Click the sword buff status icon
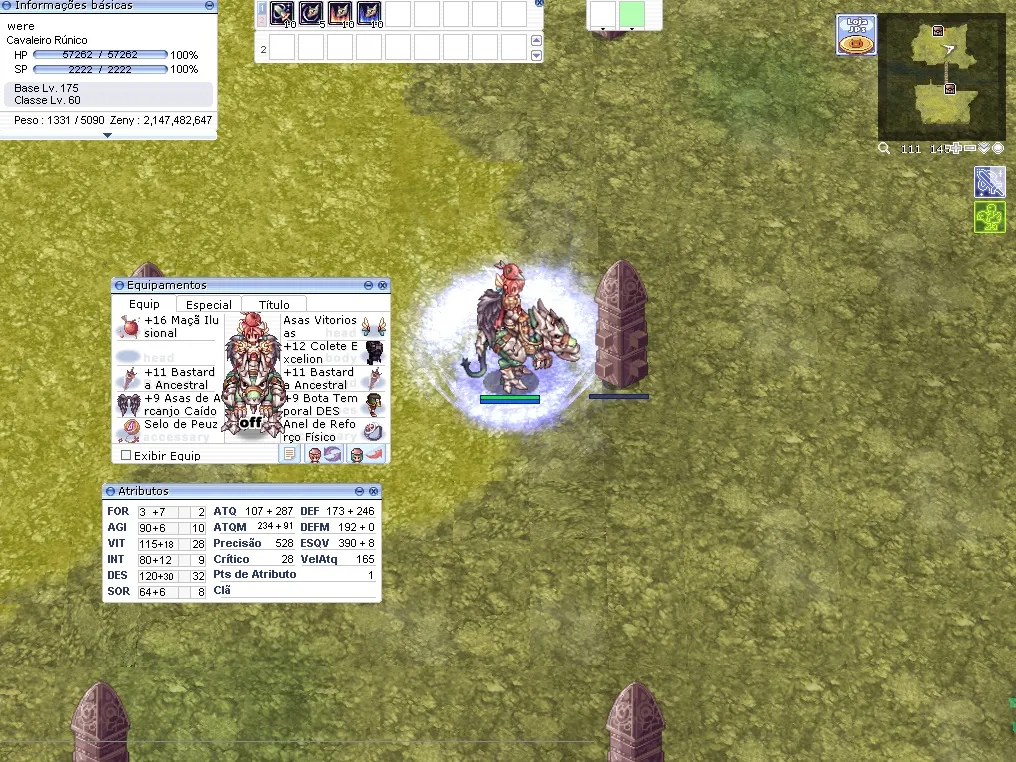This screenshot has height=762, width=1016. point(989,181)
